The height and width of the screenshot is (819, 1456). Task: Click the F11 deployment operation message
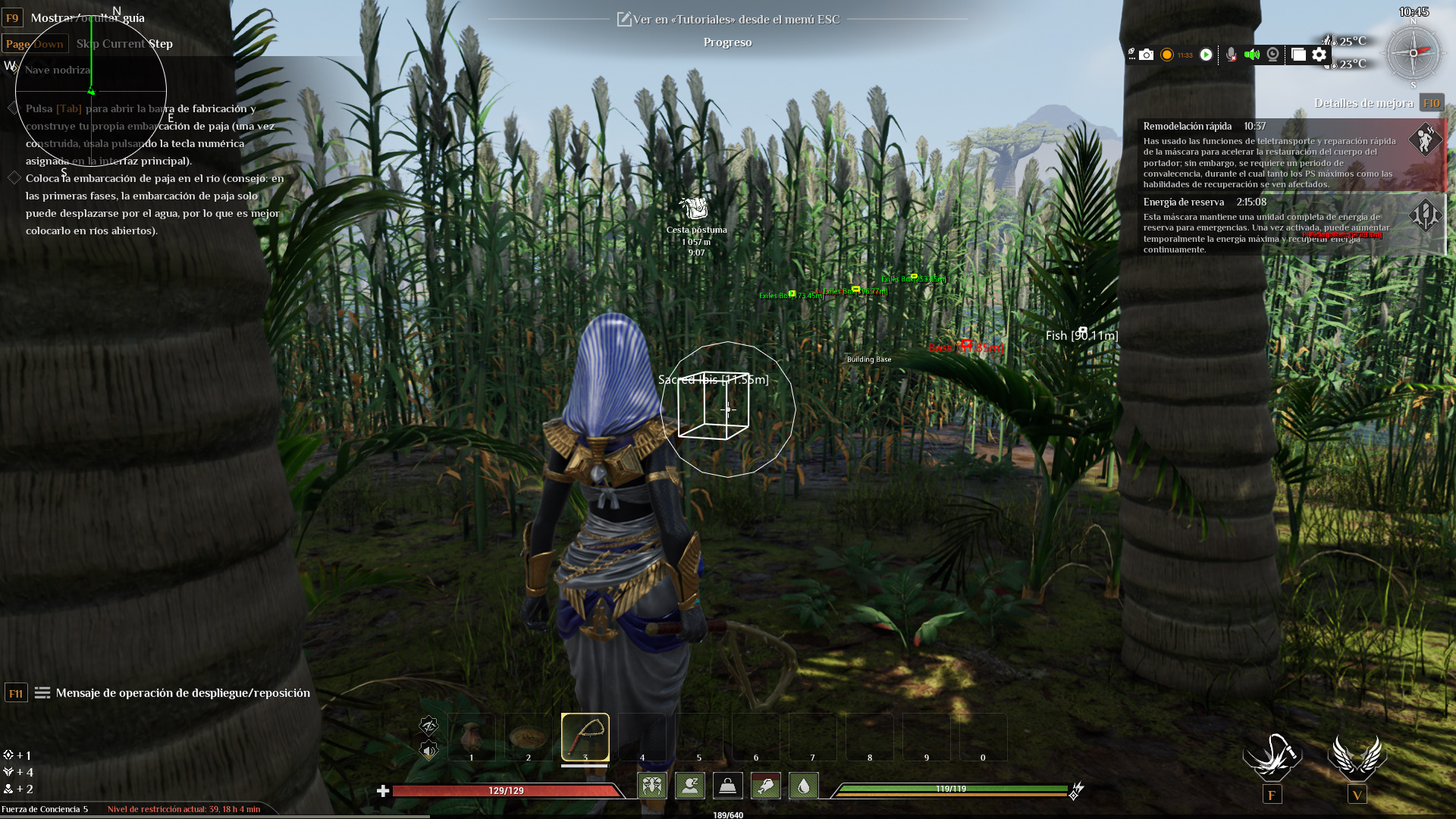coord(15,692)
